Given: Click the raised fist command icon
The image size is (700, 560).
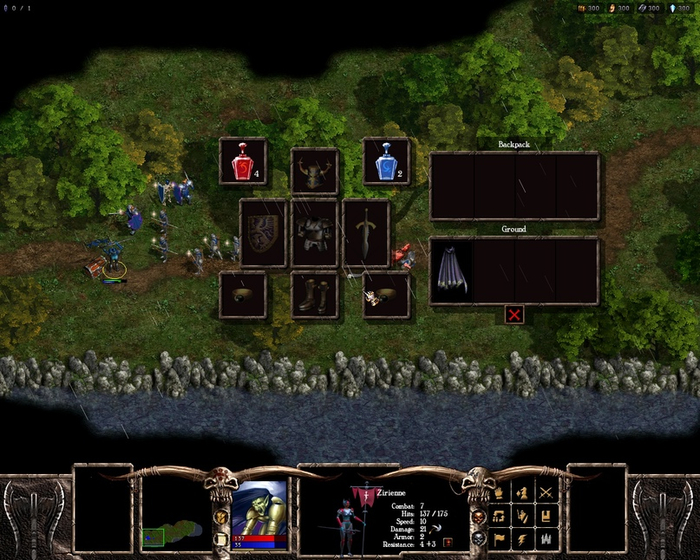Looking at the screenshot, I should click(x=499, y=492).
